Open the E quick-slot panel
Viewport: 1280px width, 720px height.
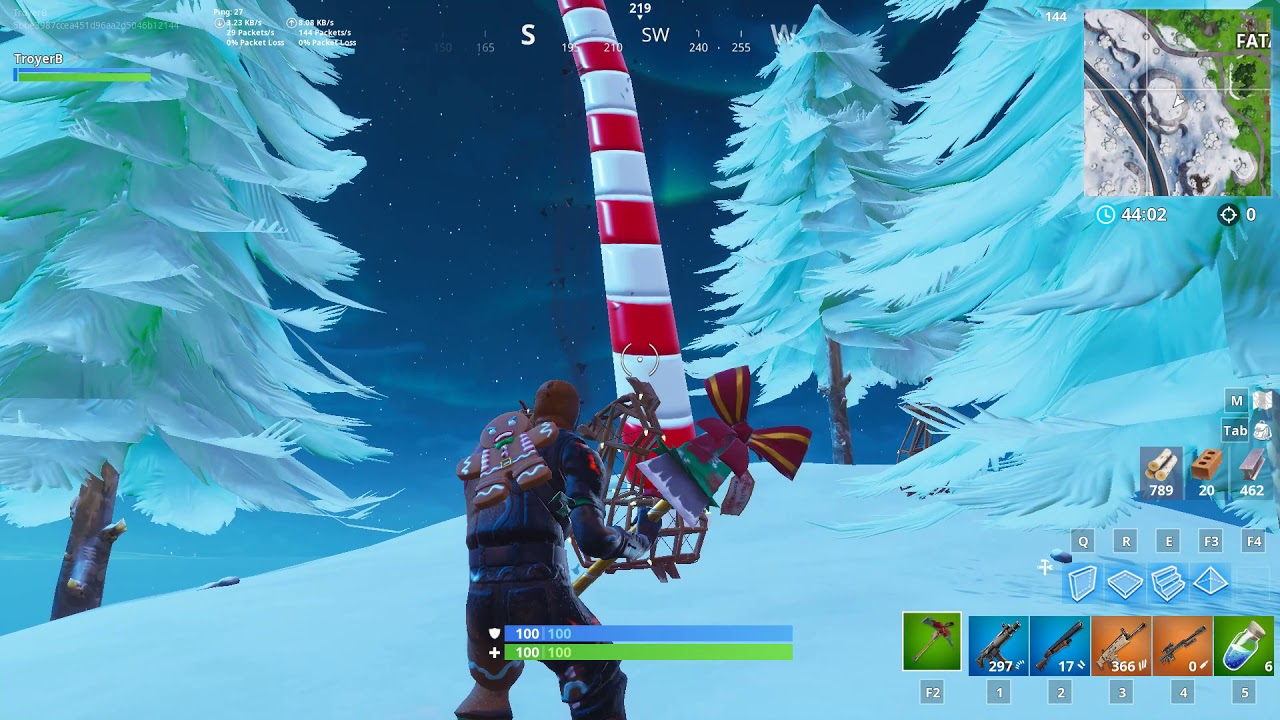click(1166, 539)
